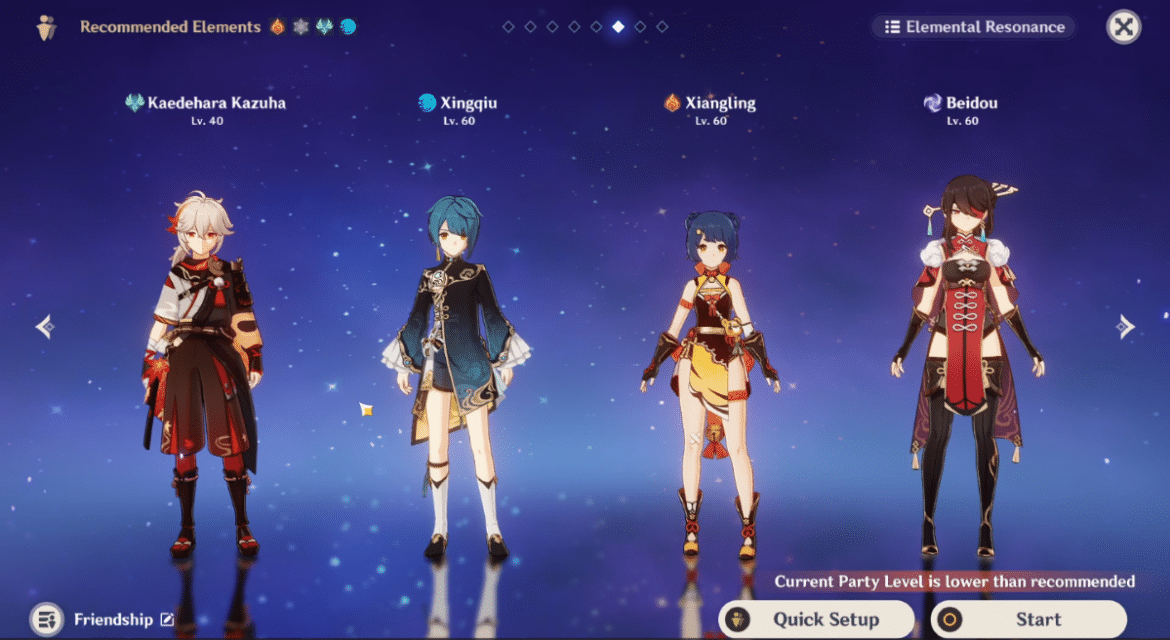Start the domain with this party
Image resolution: width=1170 pixels, height=640 pixels.
(x=1029, y=619)
